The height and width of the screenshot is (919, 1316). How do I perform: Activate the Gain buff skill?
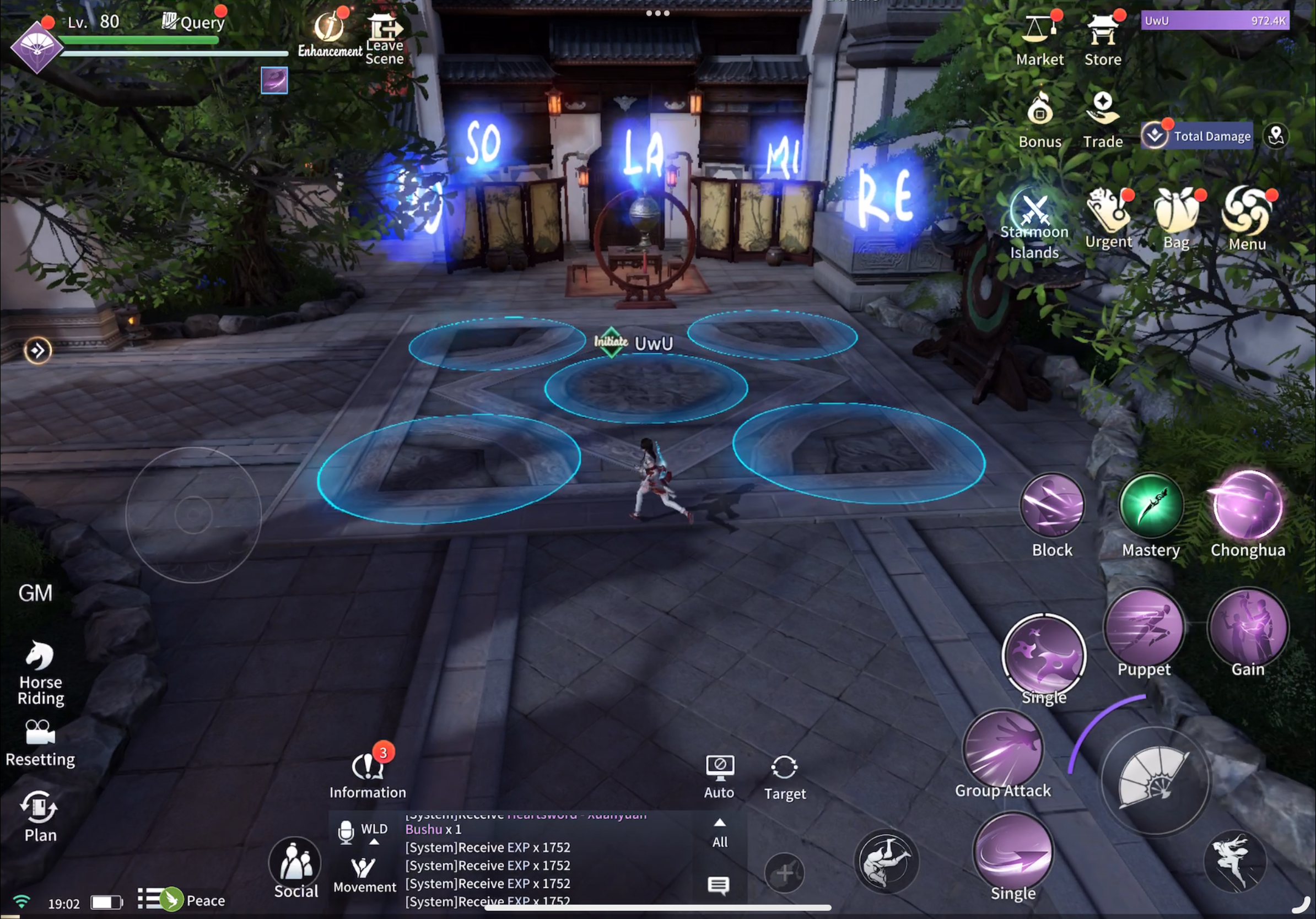[x=1247, y=630]
